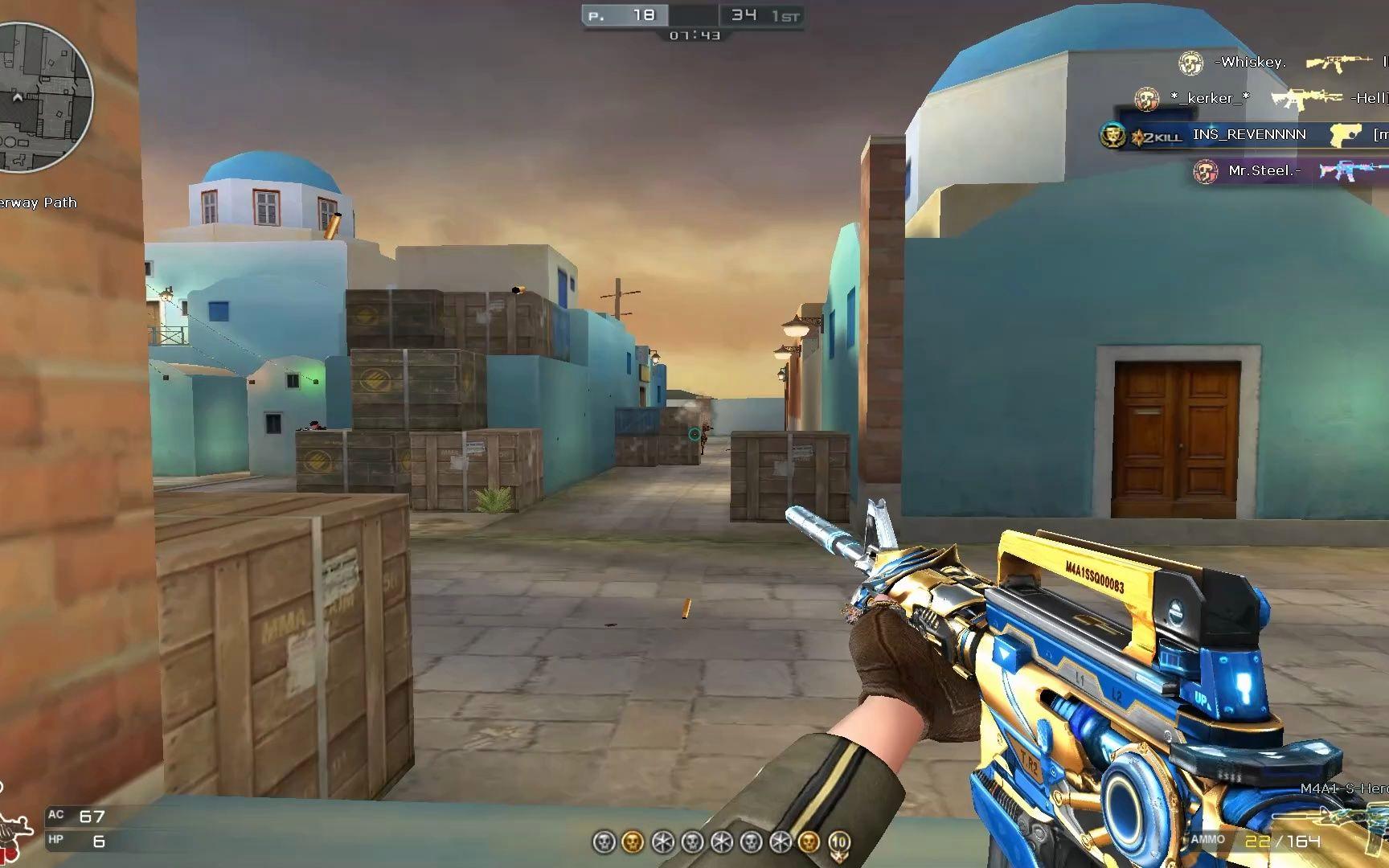Click the gold kill medal numbered 10
The width and height of the screenshot is (1389, 868).
(x=839, y=841)
